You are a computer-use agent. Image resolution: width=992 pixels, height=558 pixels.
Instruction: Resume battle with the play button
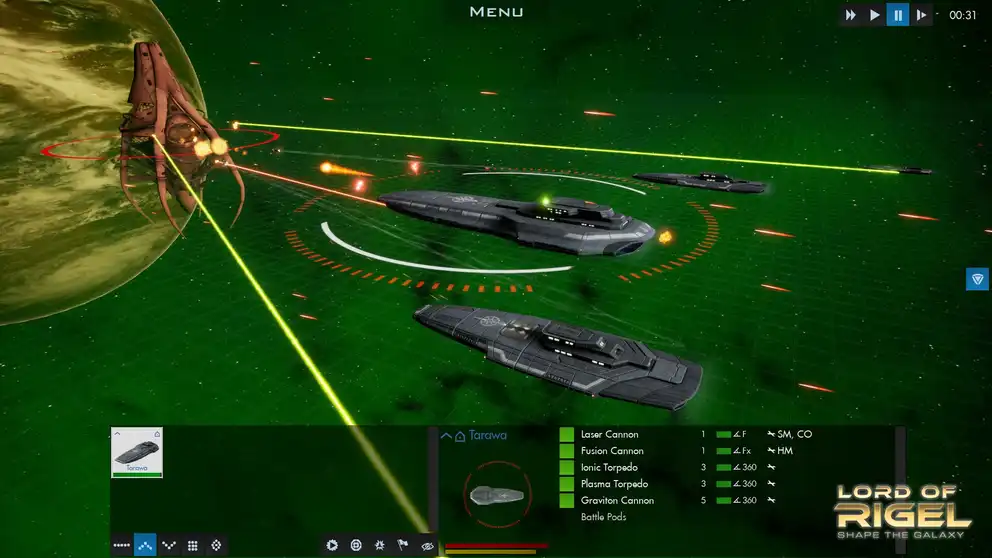click(x=875, y=15)
